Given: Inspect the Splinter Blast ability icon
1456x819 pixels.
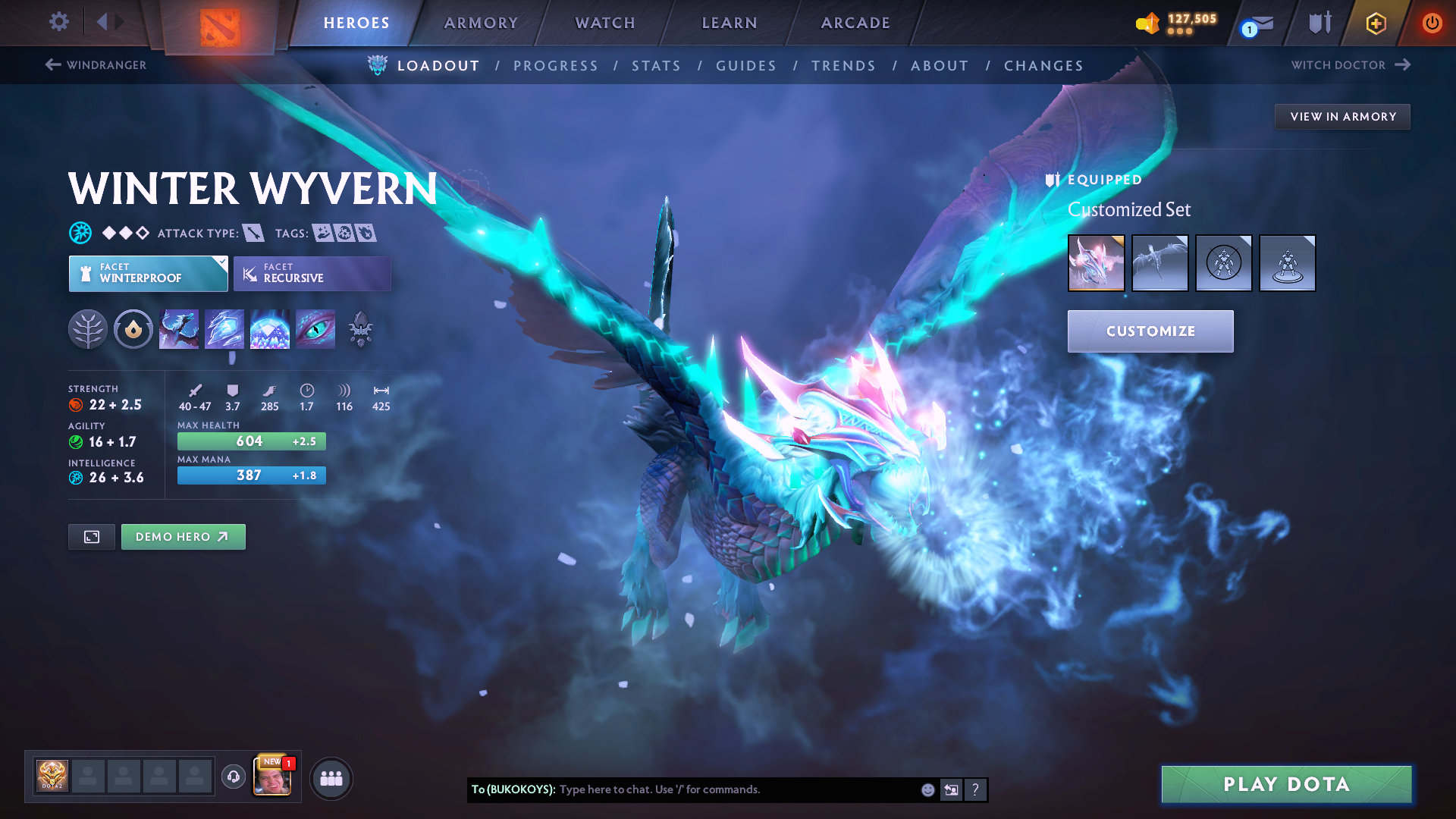Looking at the screenshot, I should 224,329.
